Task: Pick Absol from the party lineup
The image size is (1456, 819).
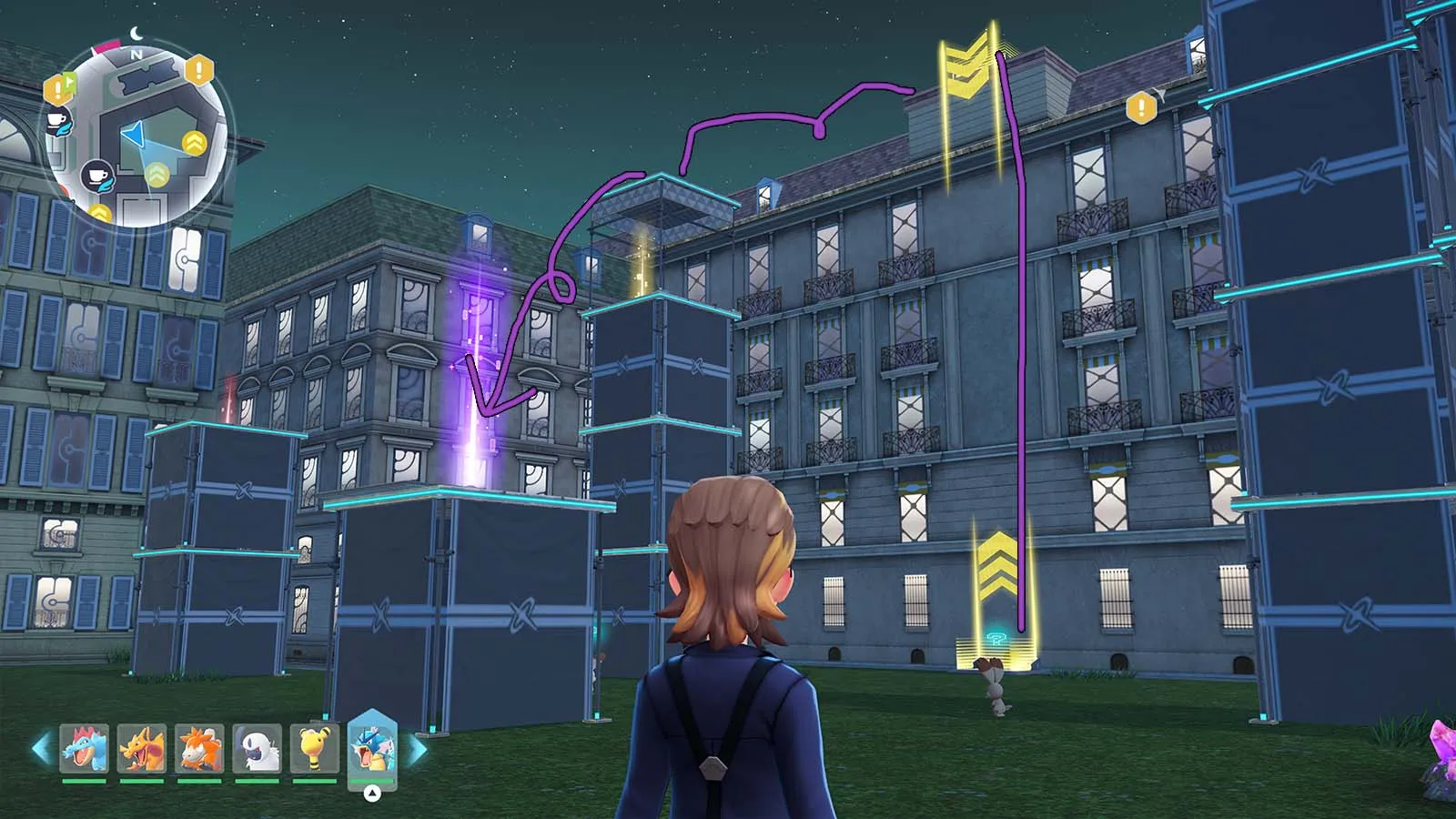Action: tap(257, 748)
